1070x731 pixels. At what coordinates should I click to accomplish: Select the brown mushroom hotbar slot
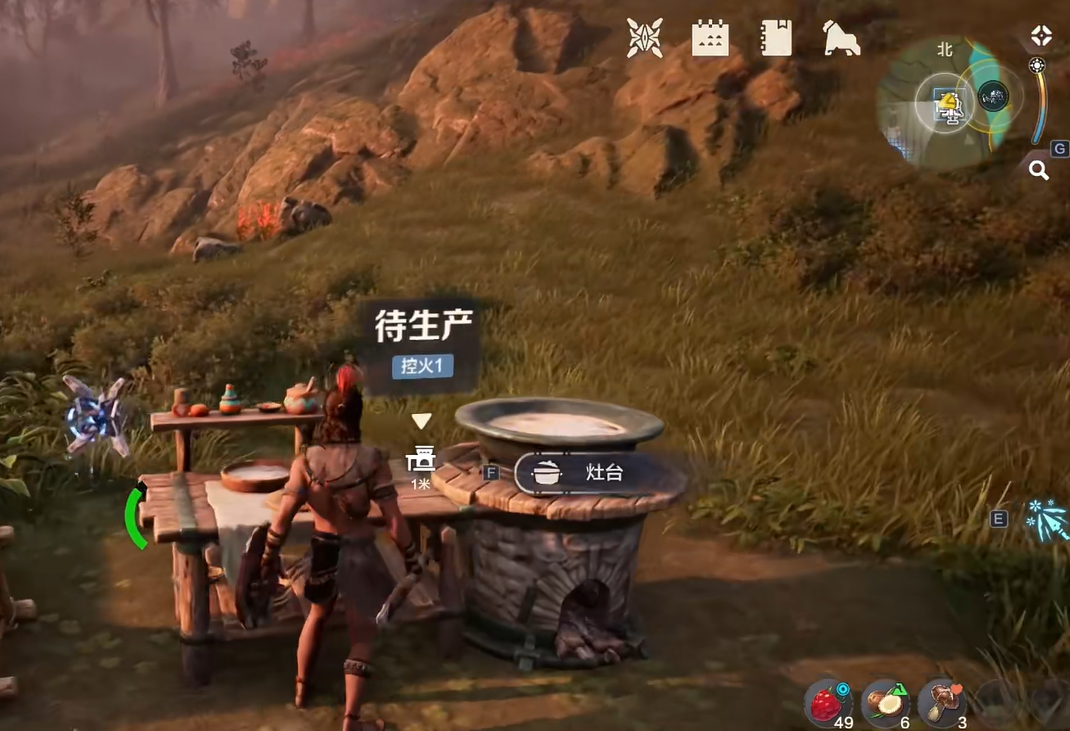(x=942, y=702)
